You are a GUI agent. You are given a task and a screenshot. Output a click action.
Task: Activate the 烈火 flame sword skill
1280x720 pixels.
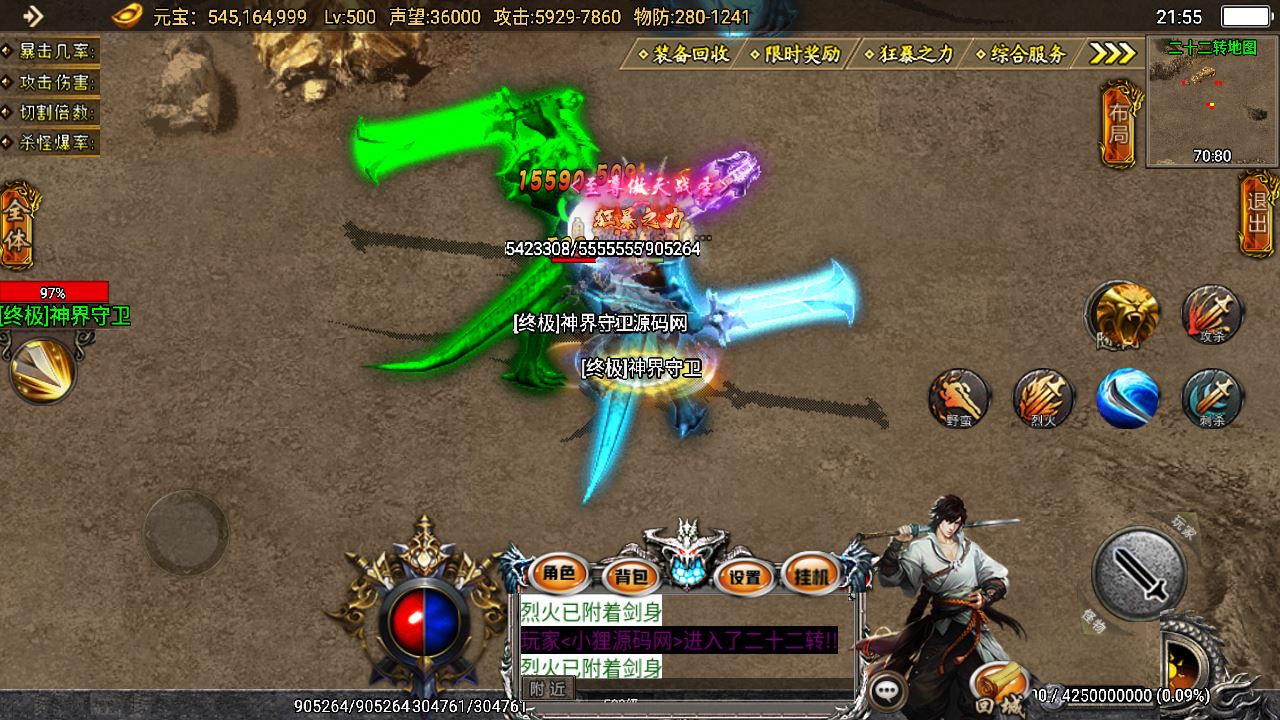[x=1043, y=398]
